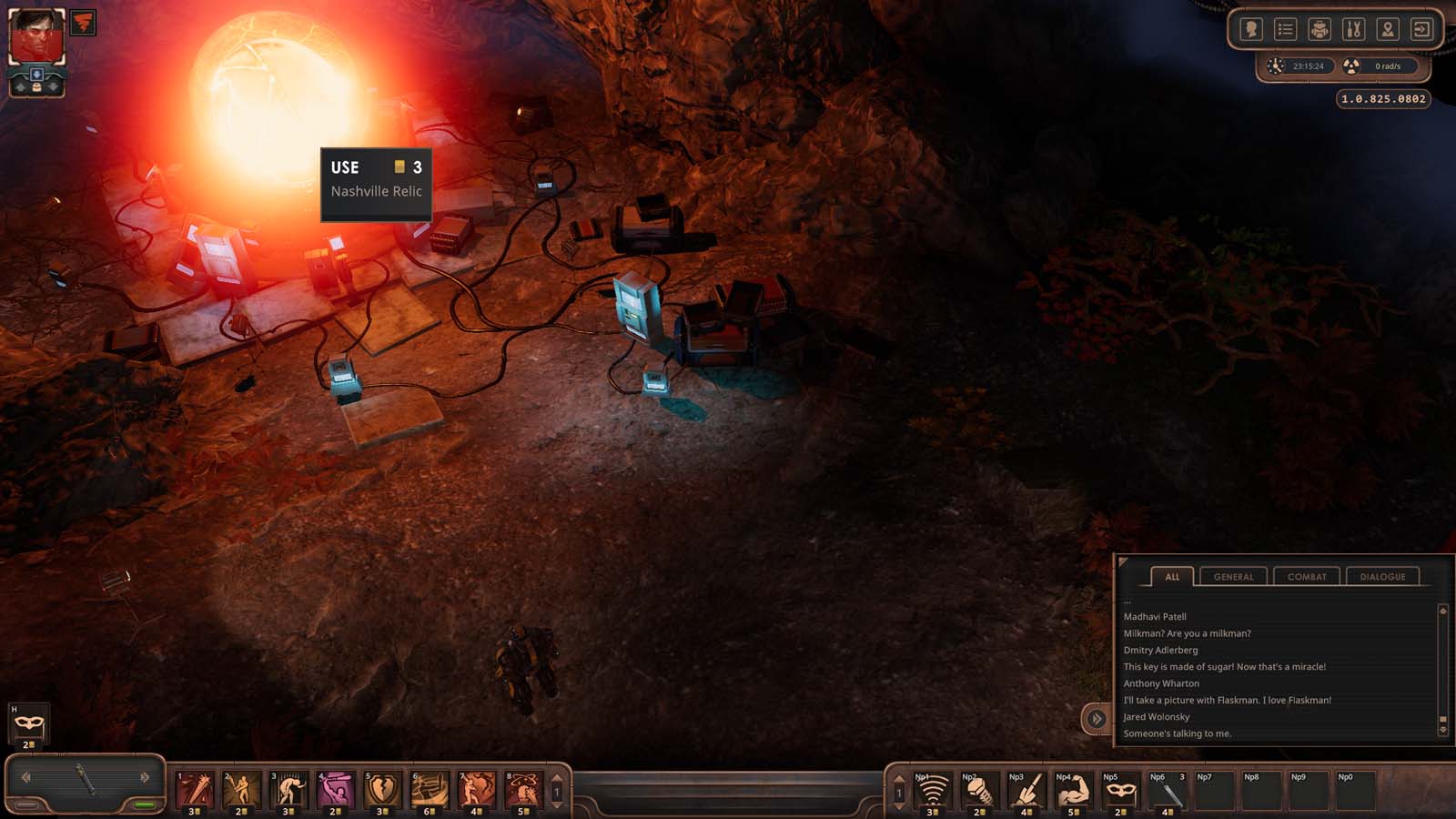
Task: Open the quest journal list icon
Action: pyautogui.click(x=1285, y=29)
